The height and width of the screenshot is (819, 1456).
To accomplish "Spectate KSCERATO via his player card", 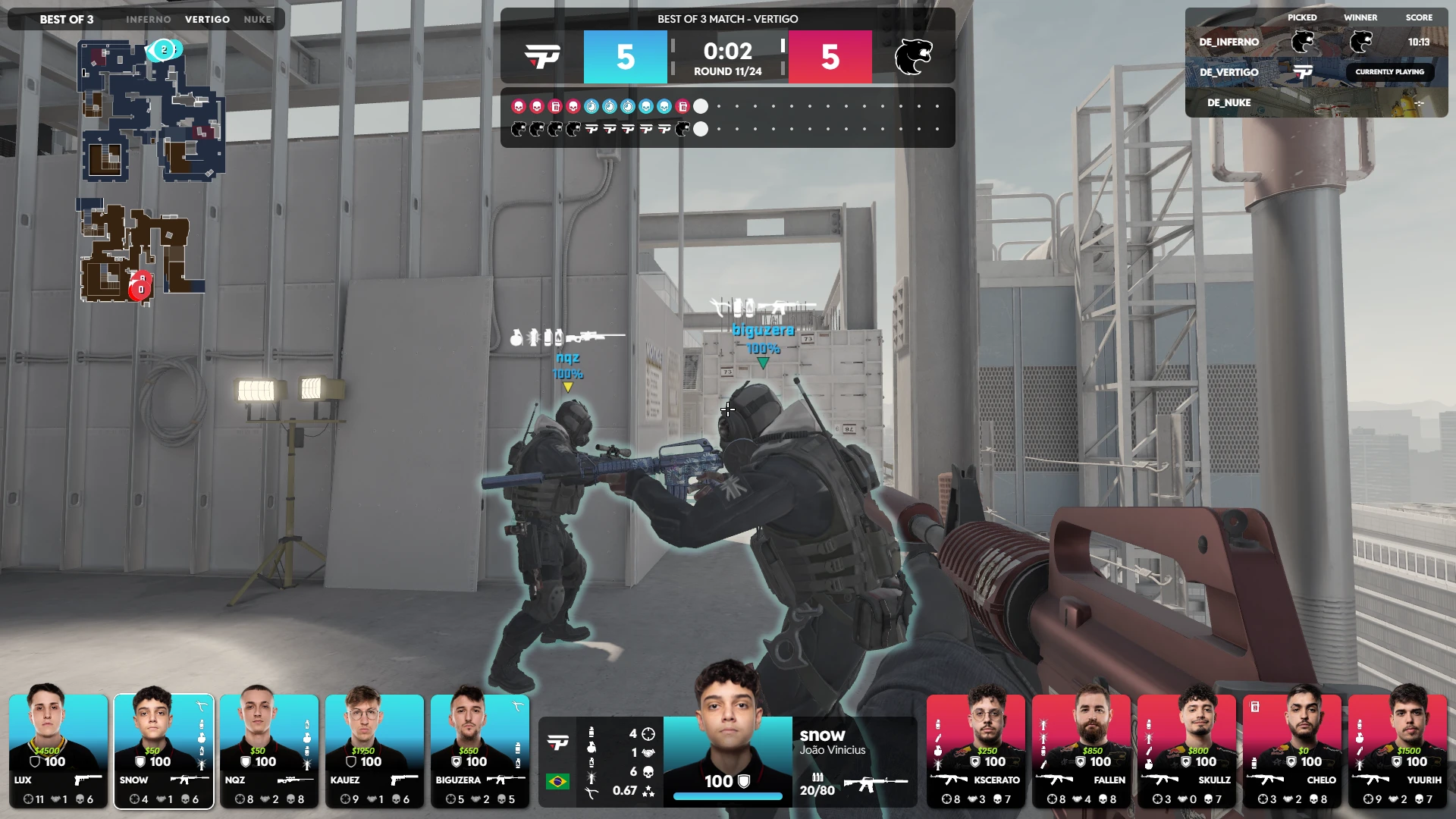I will [976, 750].
